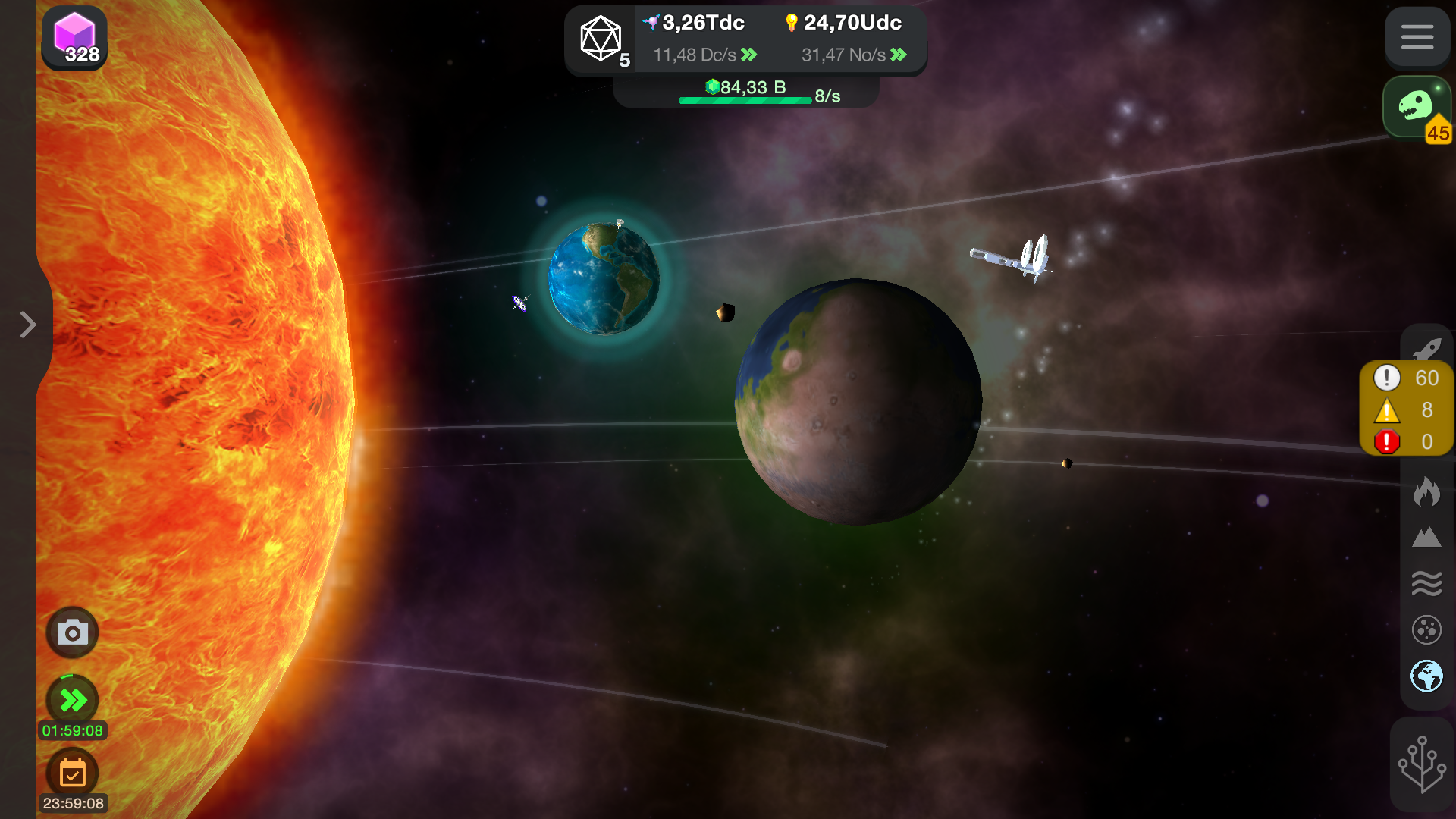
Task: Select the water waves category icon
Action: pyautogui.click(x=1426, y=583)
